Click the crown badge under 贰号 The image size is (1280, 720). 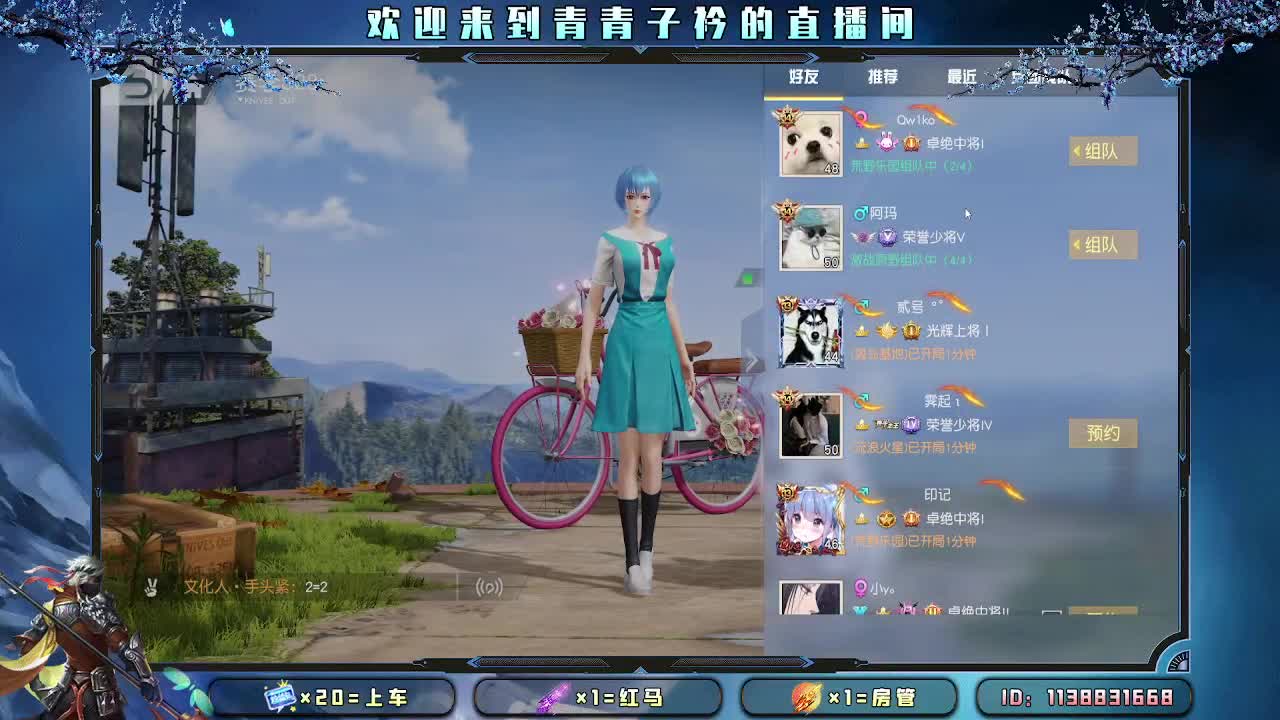(860, 330)
